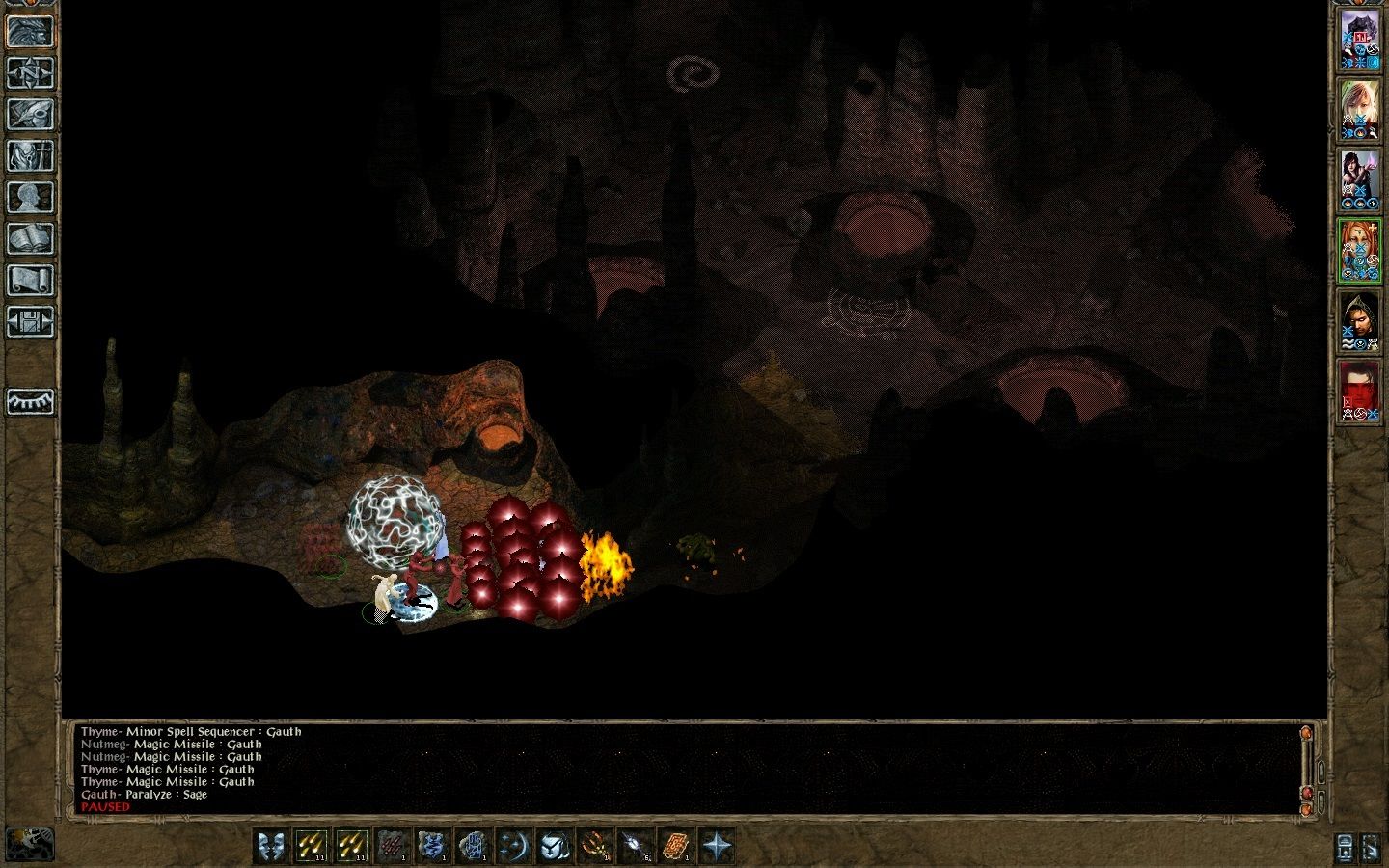1389x868 pixels.
Task: Select the dialogue masks action button
Action: [270, 846]
